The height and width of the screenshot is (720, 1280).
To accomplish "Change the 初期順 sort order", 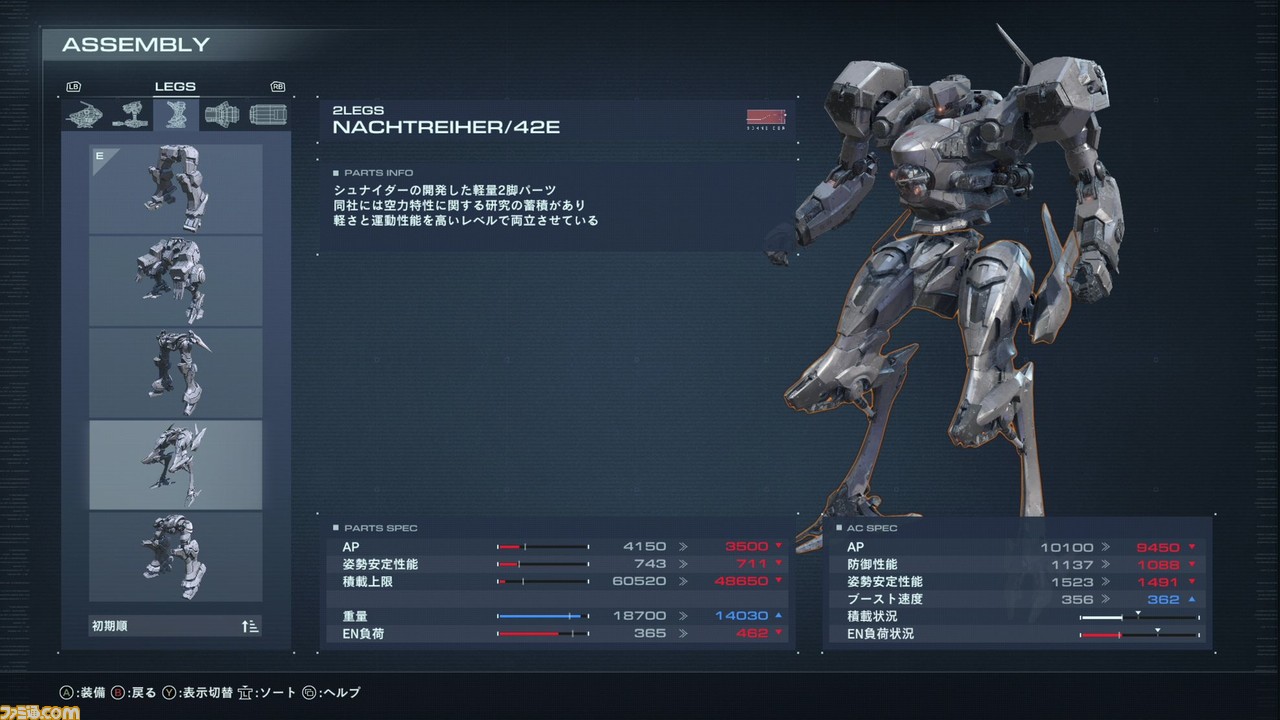I will pyautogui.click(x=176, y=627).
